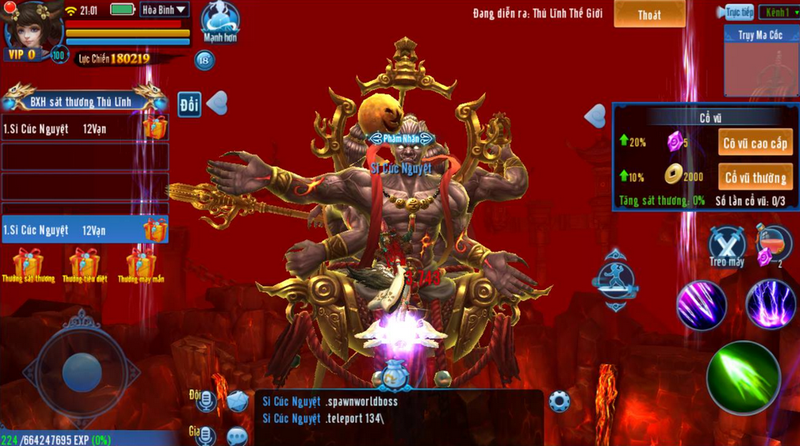Buy the Cổ vũ cao cấp boost
Screen dimensions: 800x446
coord(757,143)
